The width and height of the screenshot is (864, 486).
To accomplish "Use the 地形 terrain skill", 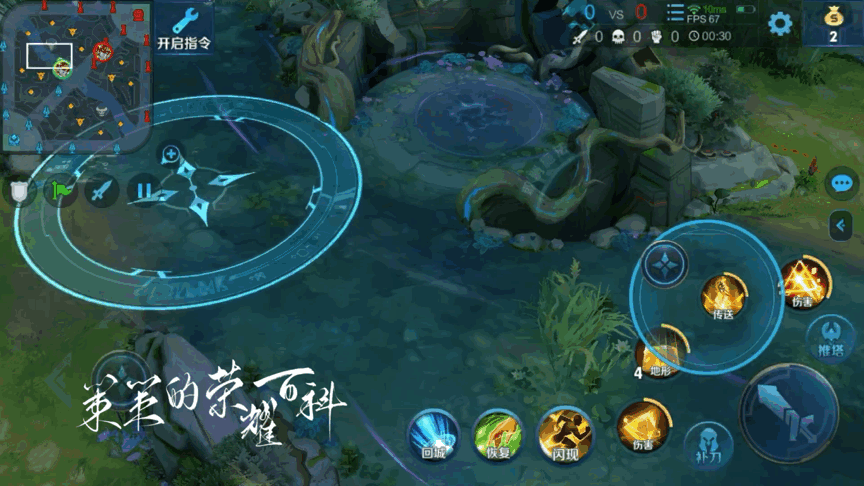I will point(660,354).
